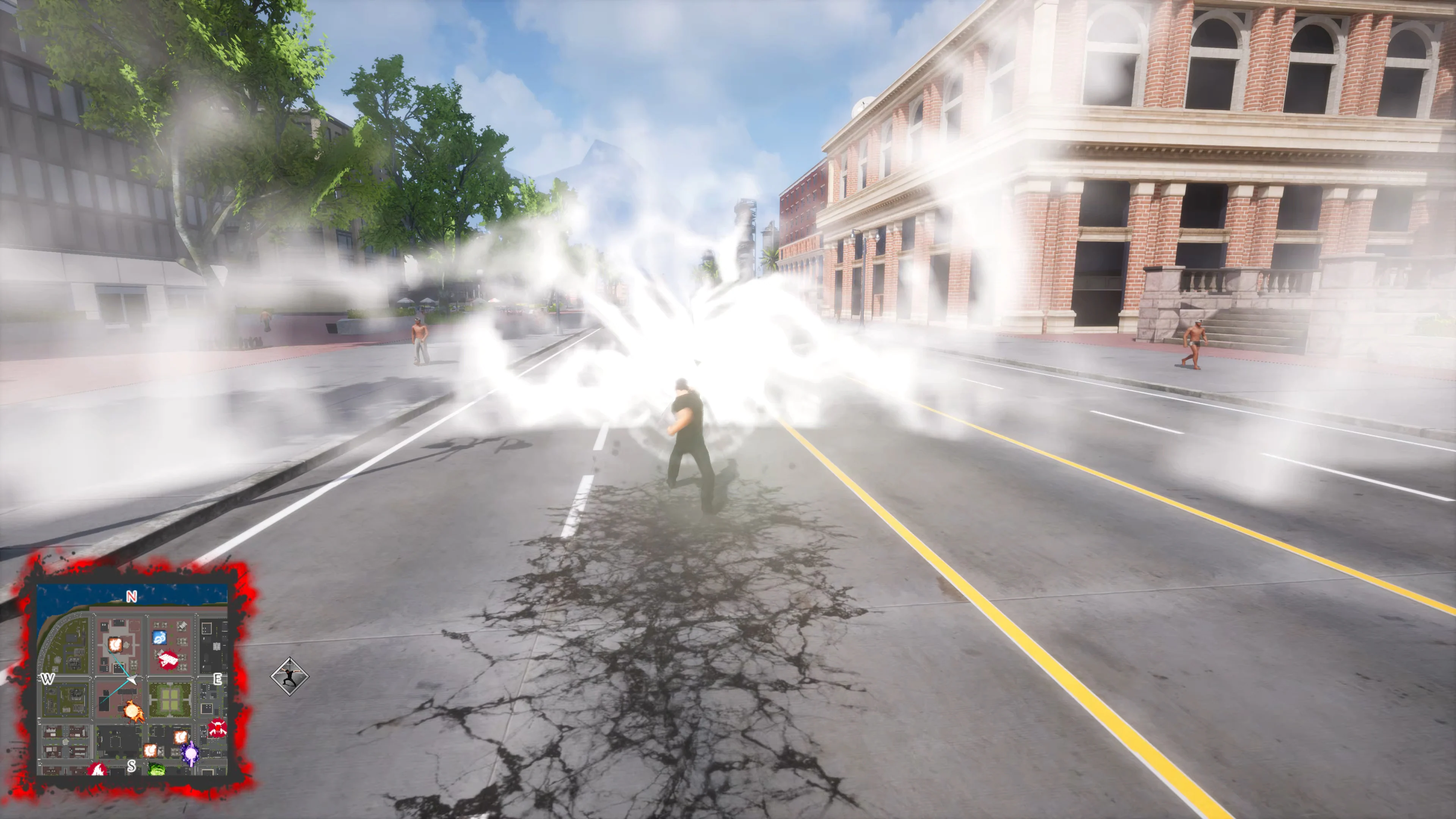Click the orange explosion icon near the map top

tap(116, 645)
